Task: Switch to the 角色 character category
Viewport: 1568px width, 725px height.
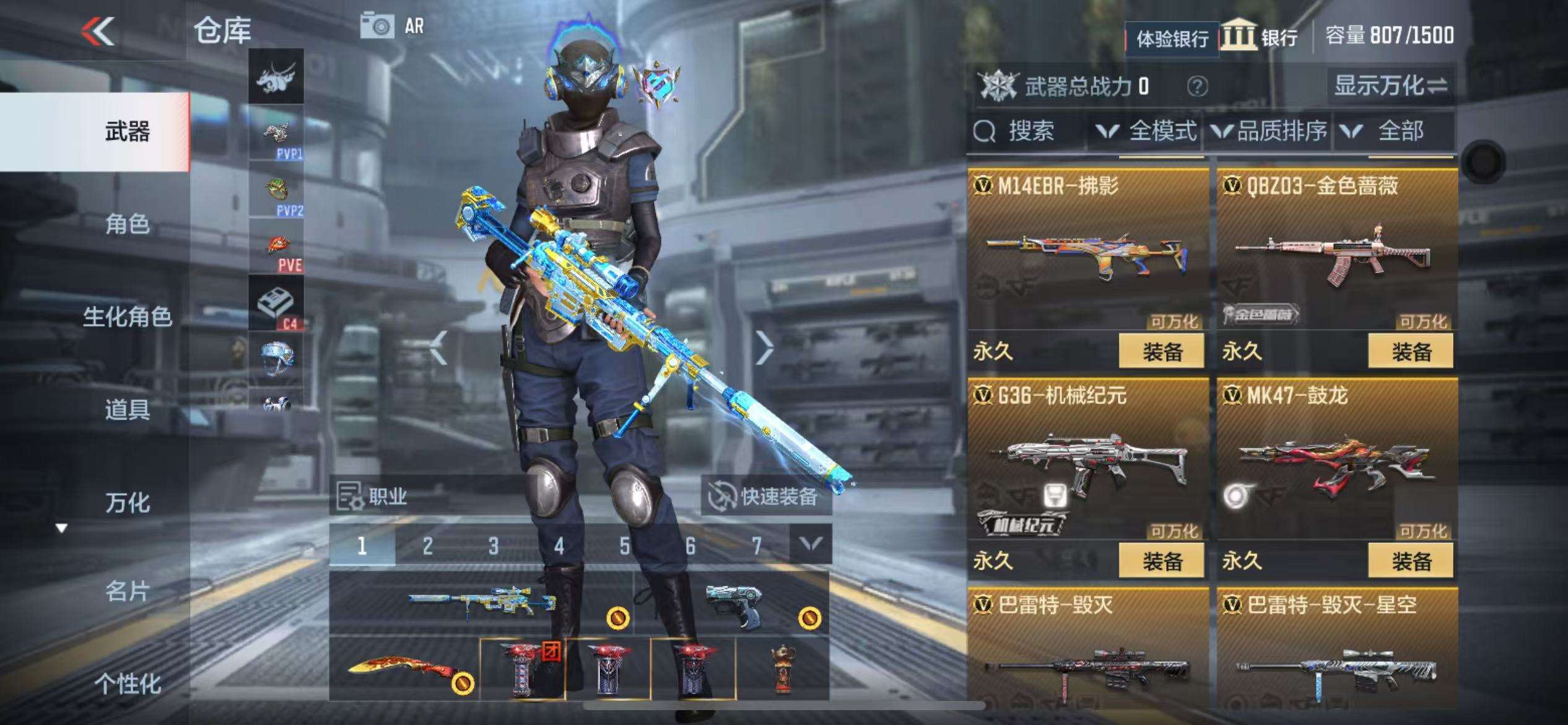Action: [127, 224]
